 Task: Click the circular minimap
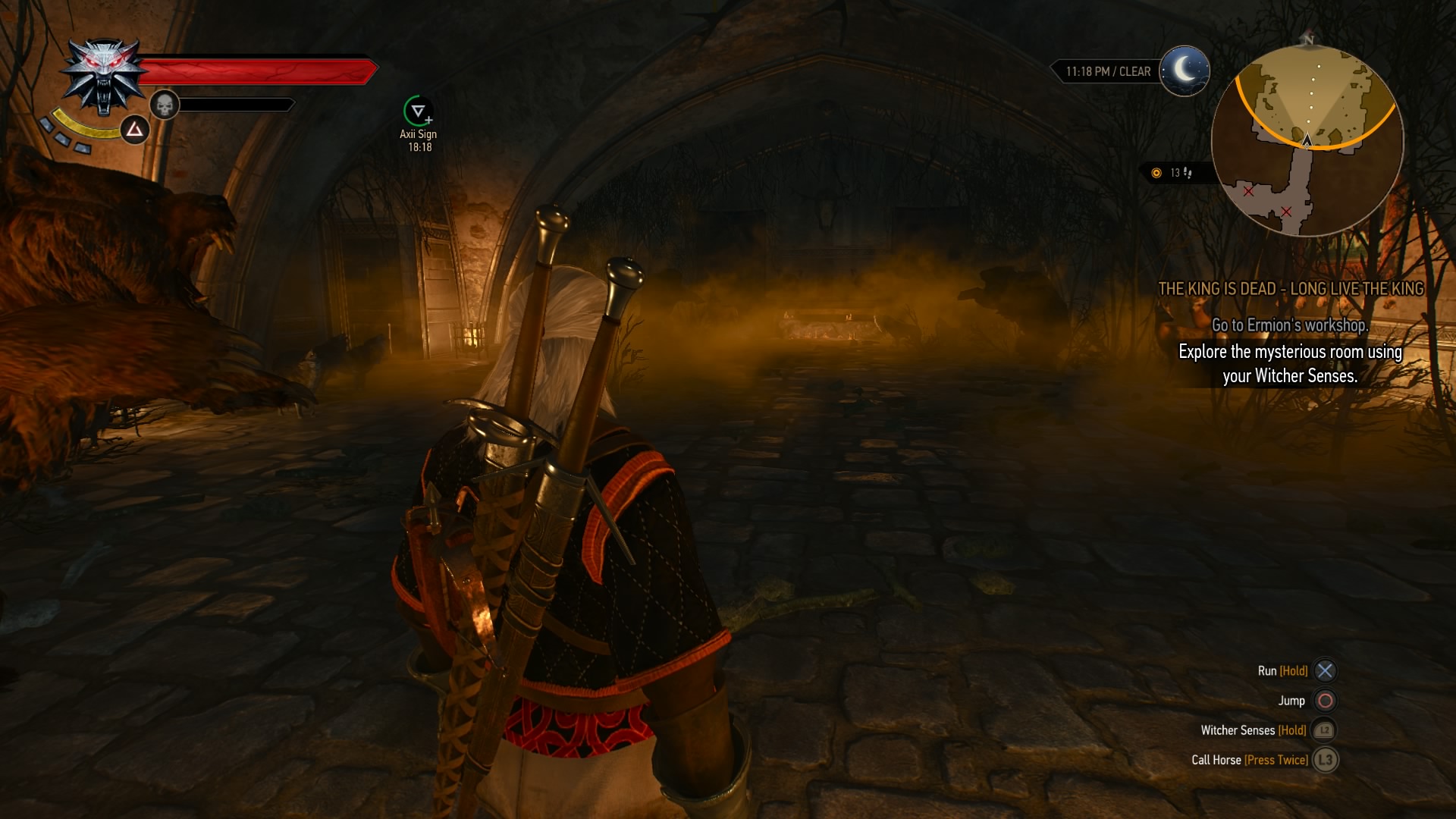coord(1307,140)
